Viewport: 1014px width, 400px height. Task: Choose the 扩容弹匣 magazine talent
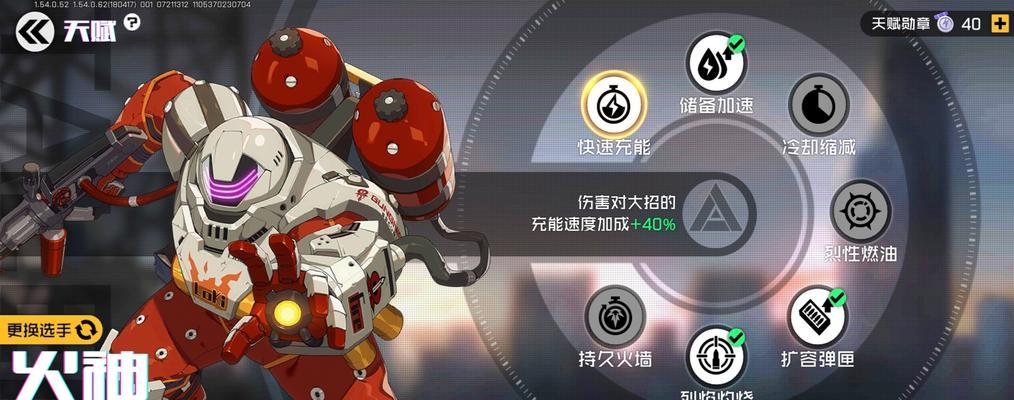coord(817,317)
